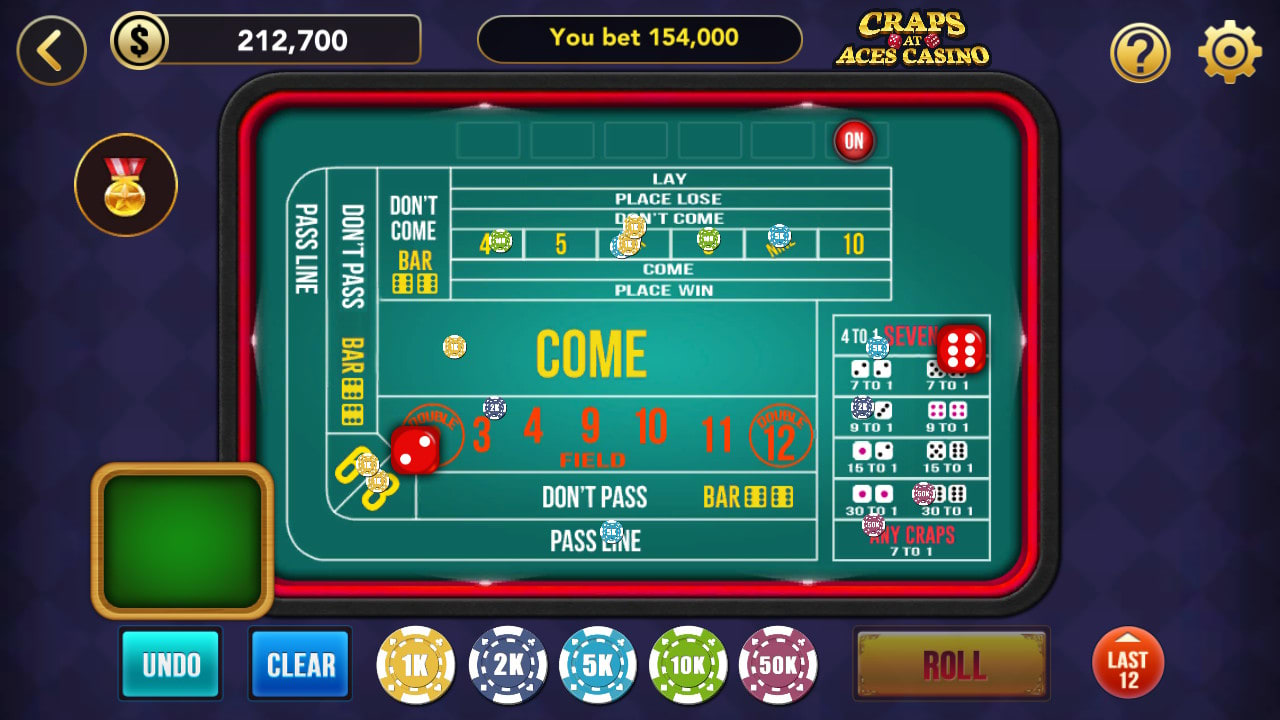The image size is (1280, 720).
Task: Select the 5K betting chip
Action: pyautogui.click(x=597, y=663)
